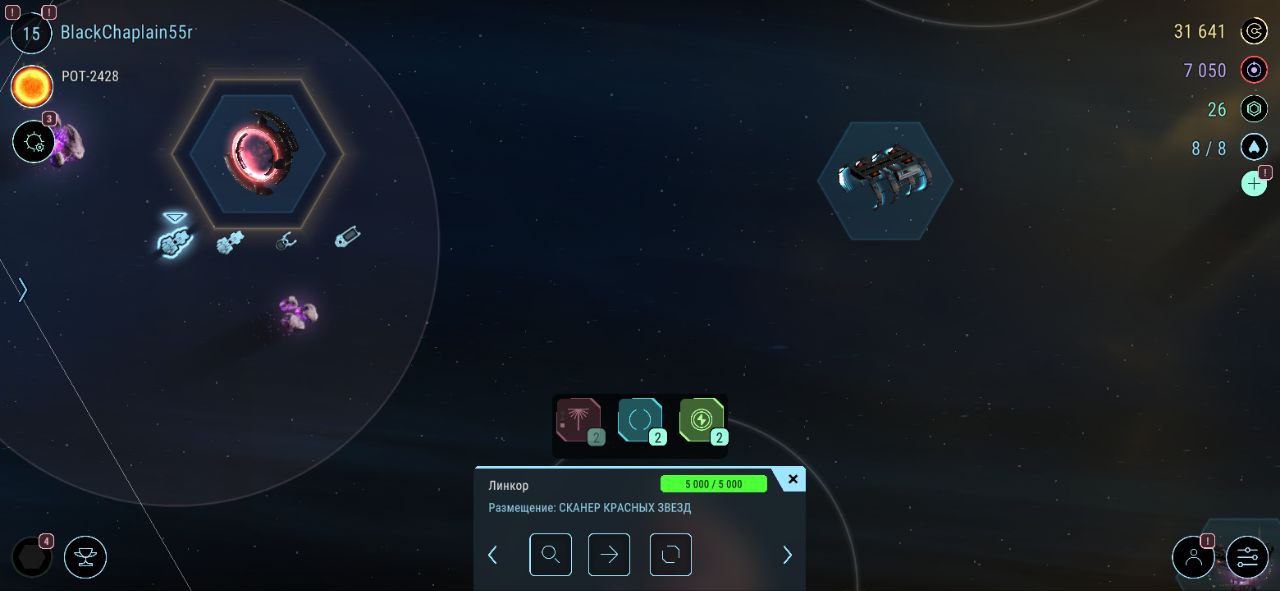Open the sliders settings button

[x=1247, y=557]
